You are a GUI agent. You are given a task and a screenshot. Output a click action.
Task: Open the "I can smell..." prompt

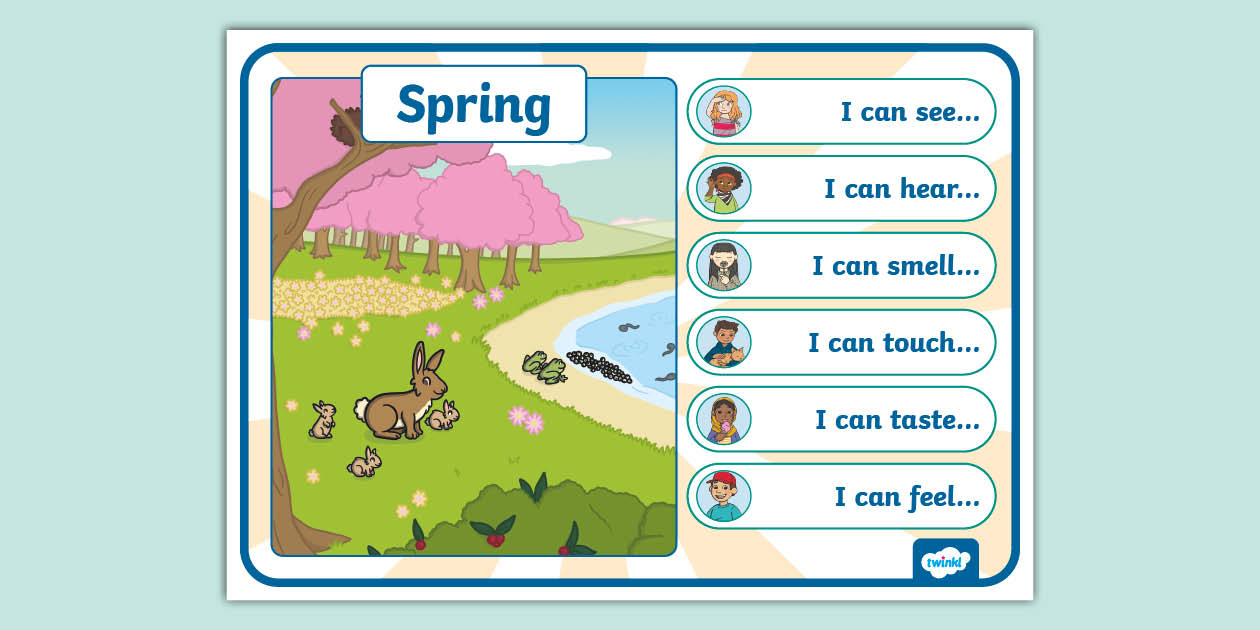[841, 265]
